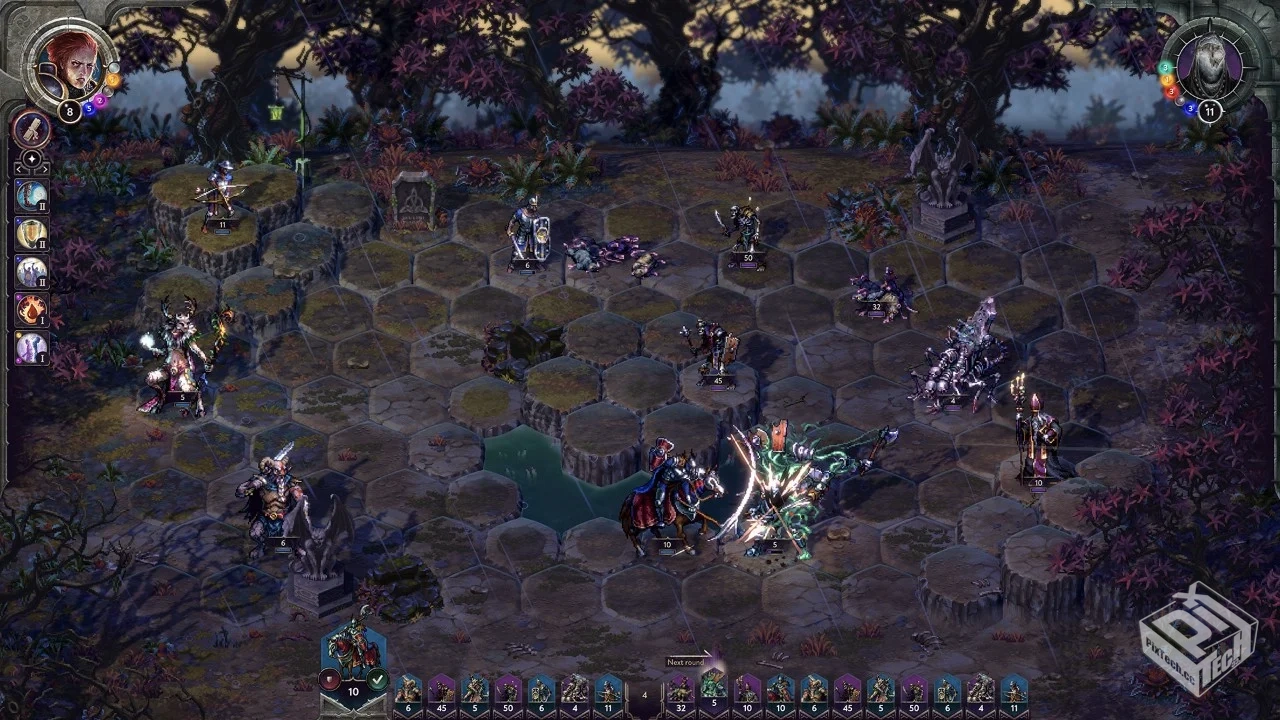Cast the golden chalice spell
1280x720 pixels.
(32, 234)
